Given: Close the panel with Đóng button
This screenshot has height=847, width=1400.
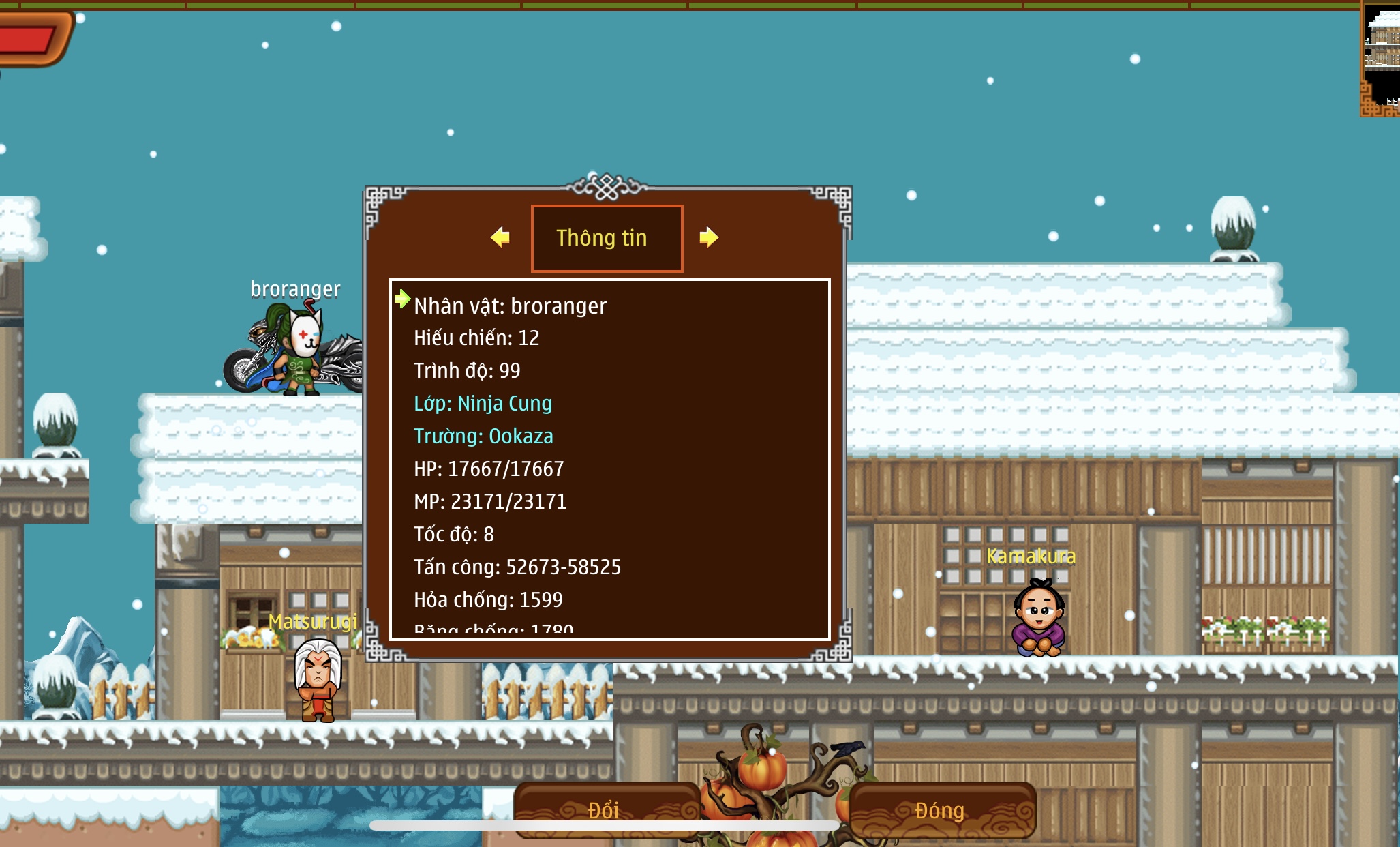Looking at the screenshot, I should [941, 809].
